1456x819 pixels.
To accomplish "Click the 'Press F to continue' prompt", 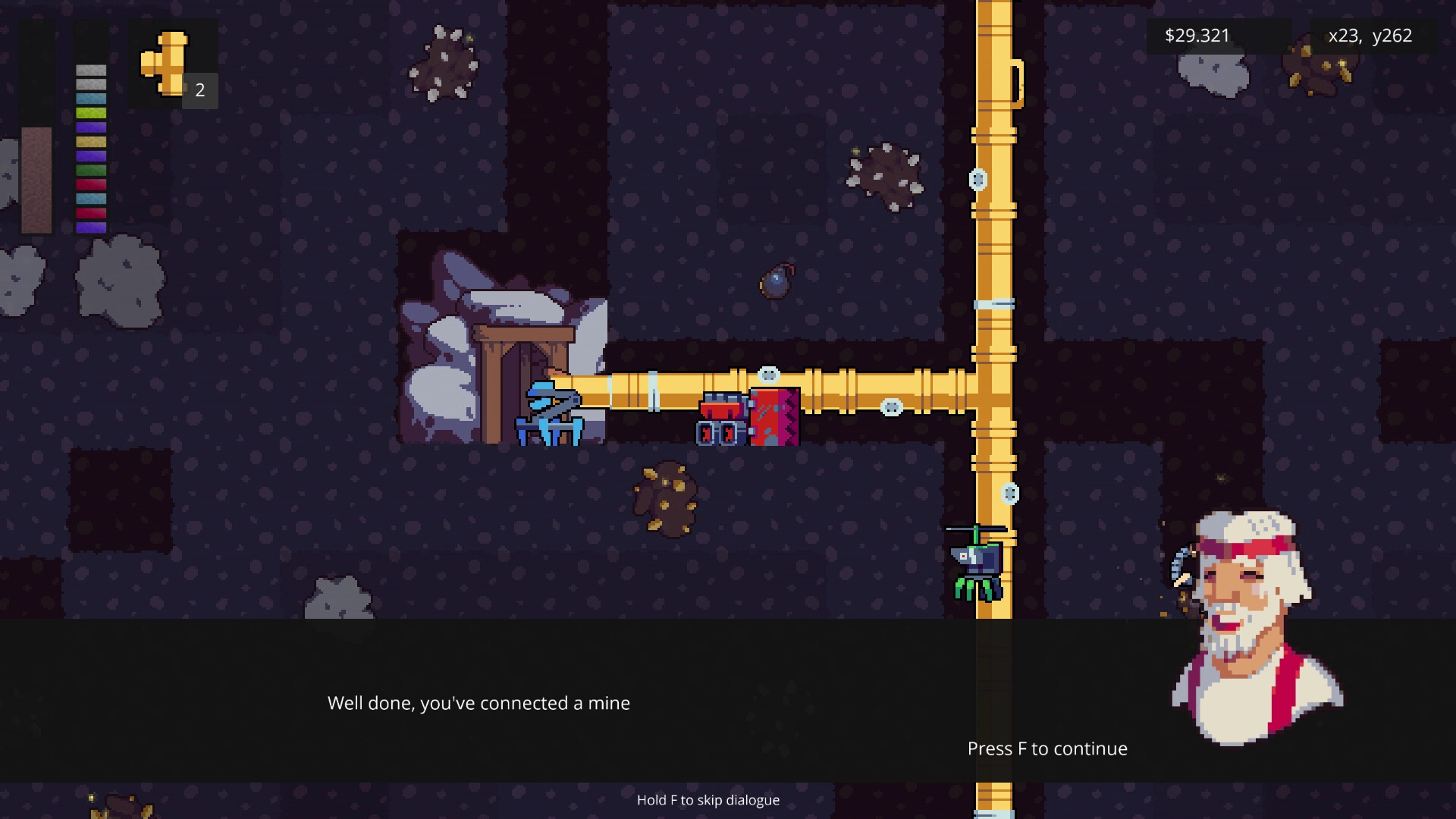I will [x=1046, y=748].
